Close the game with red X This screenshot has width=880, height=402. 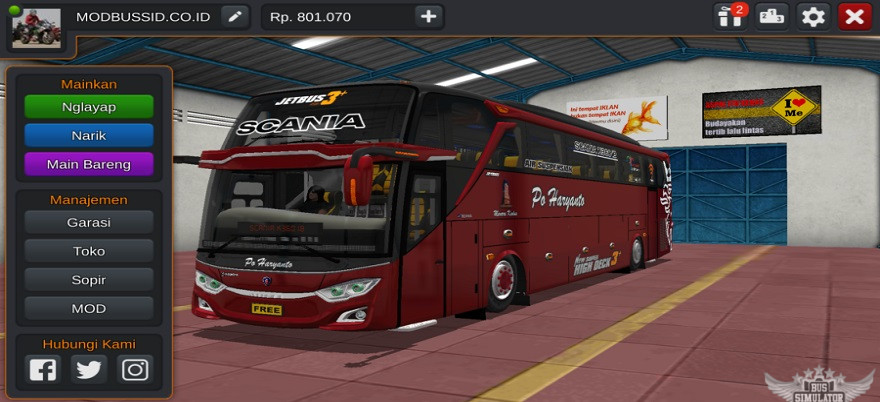coord(854,16)
